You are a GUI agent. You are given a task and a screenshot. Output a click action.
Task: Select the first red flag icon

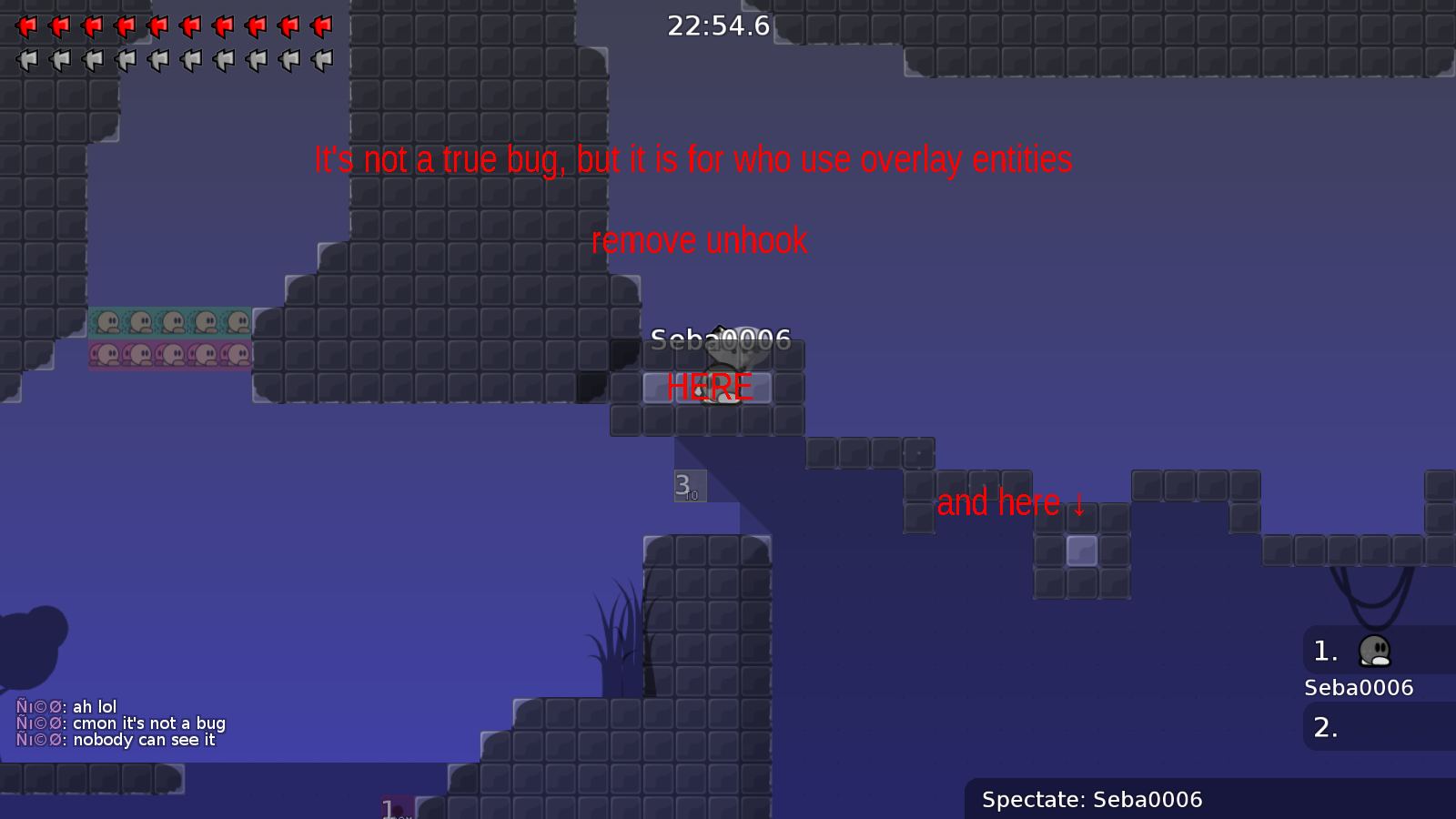[x=25, y=25]
